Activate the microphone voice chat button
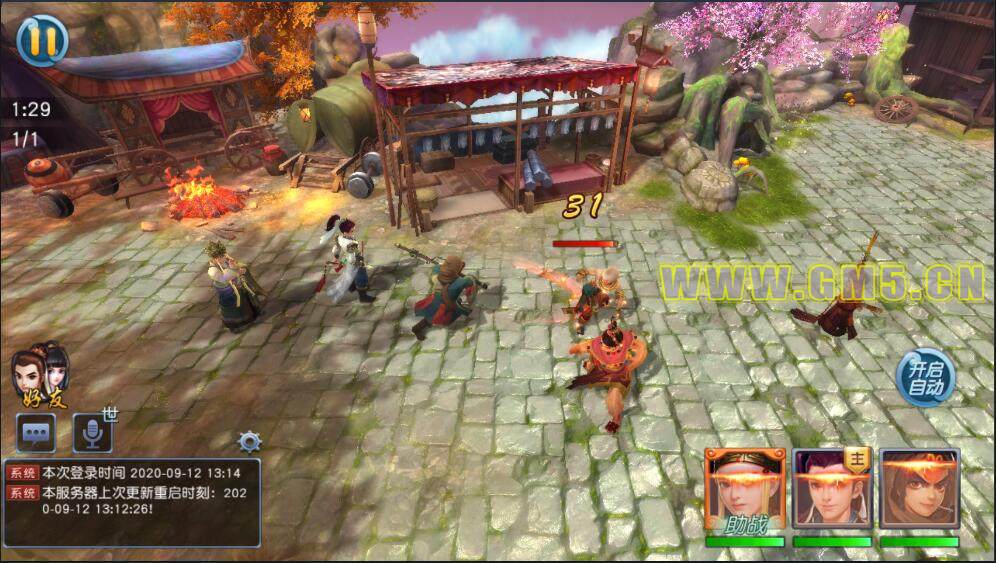The width and height of the screenshot is (996, 563). [92, 433]
